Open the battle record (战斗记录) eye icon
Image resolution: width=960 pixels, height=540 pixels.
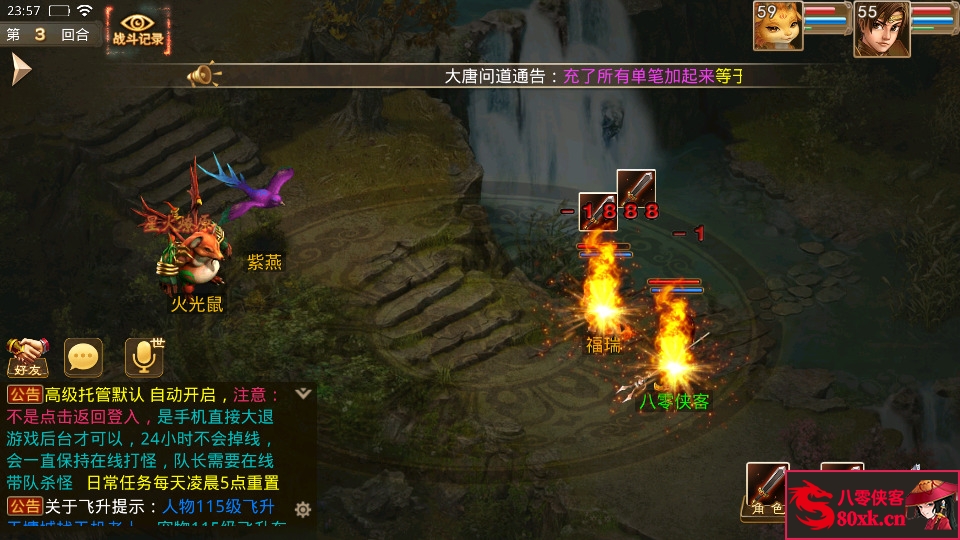pyautogui.click(x=138, y=30)
